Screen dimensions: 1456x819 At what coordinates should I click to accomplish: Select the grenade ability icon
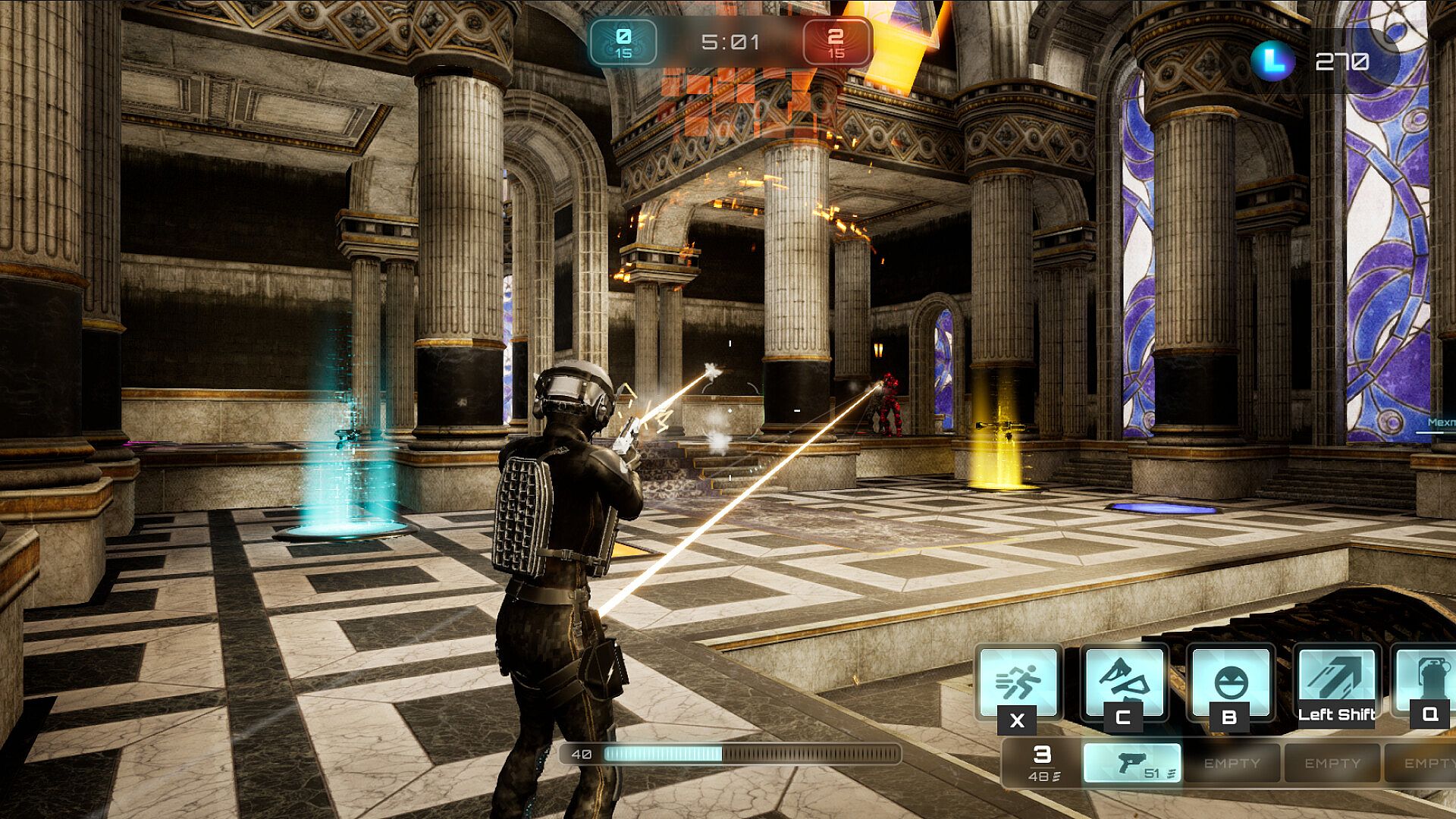pos(1427,679)
